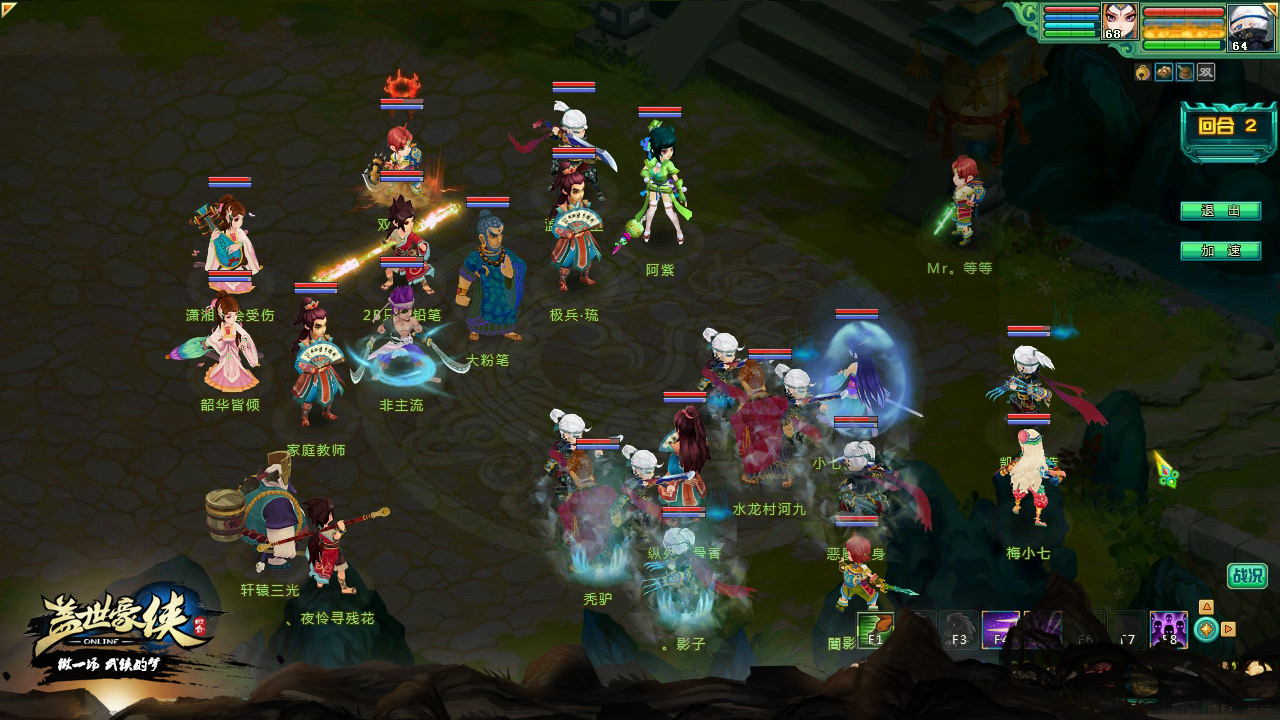Click the 双 double buff icon
The image size is (1280, 720).
1206,72
